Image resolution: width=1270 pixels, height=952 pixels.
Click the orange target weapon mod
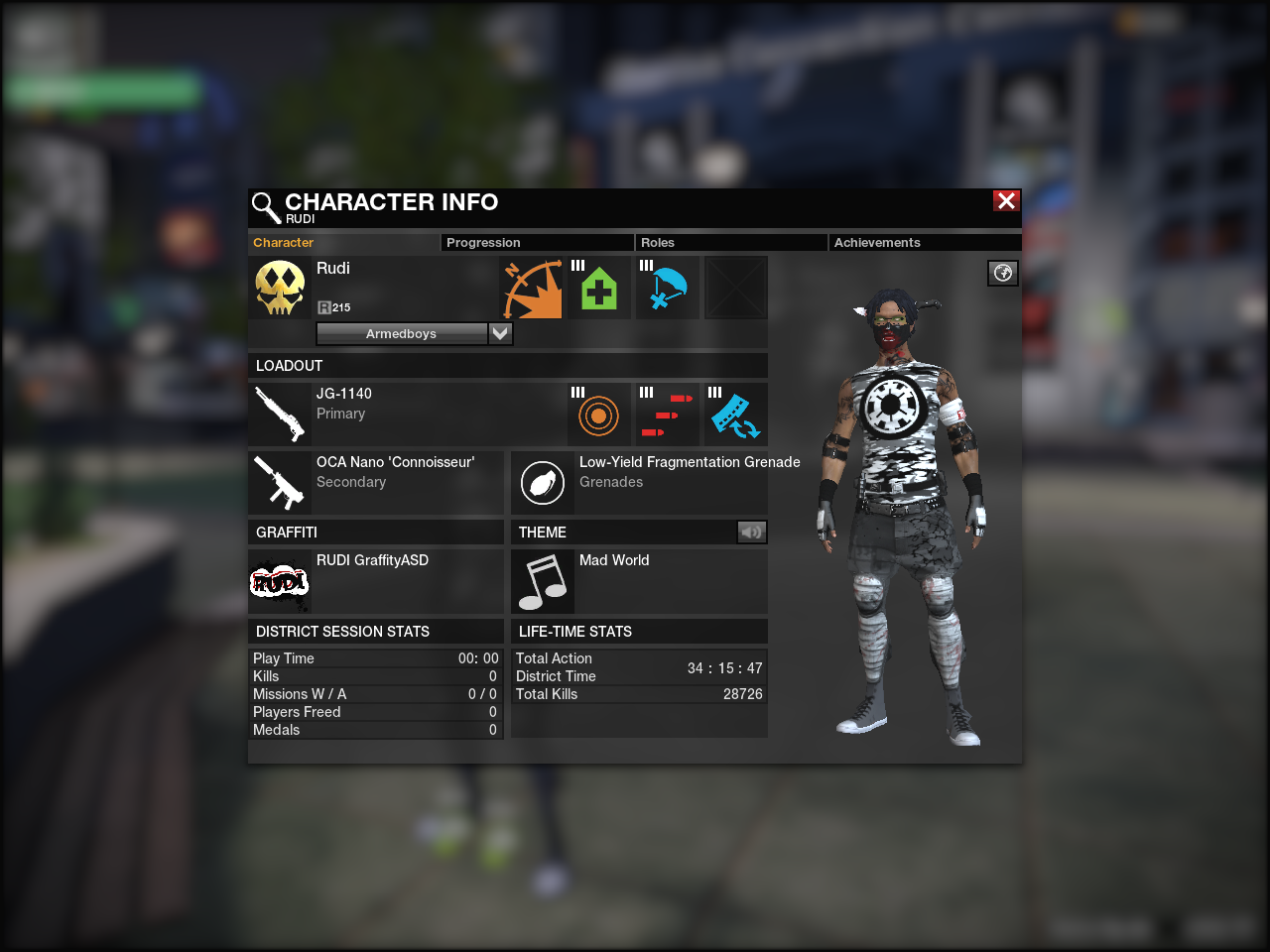coord(599,416)
